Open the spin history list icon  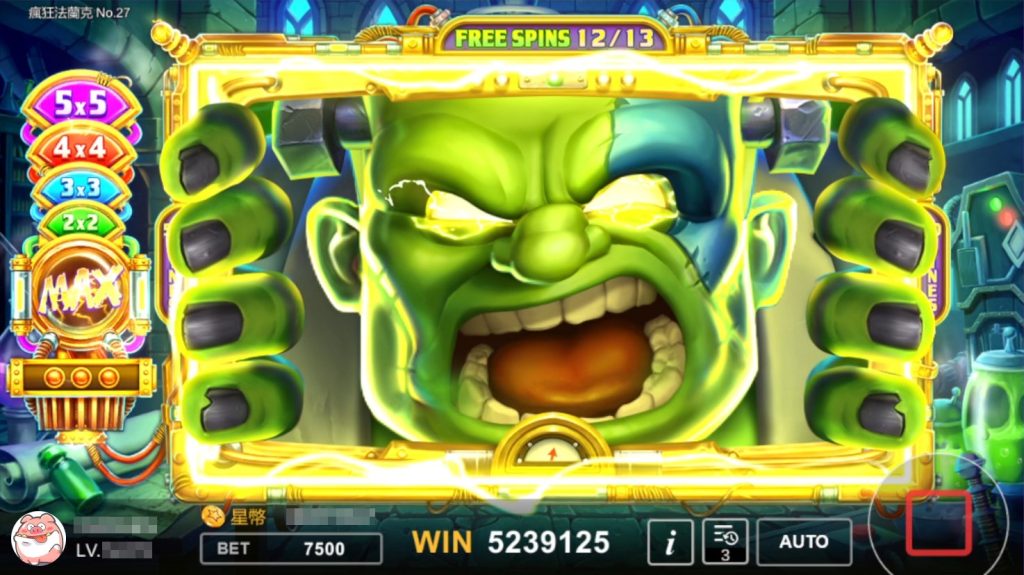point(725,541)
